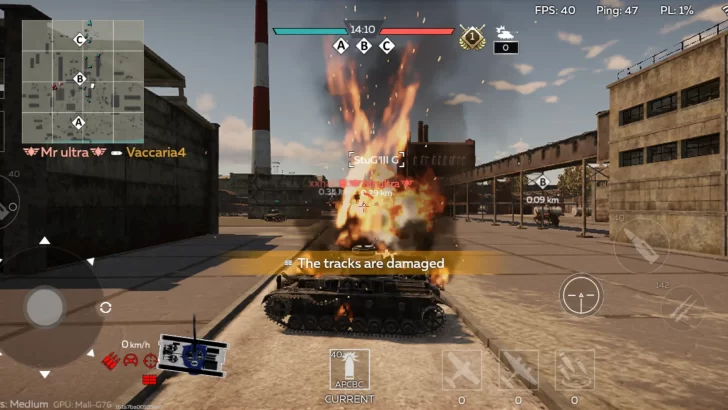Tap the movement joystick center knob
Screen dimensions: 728x410
45,307
